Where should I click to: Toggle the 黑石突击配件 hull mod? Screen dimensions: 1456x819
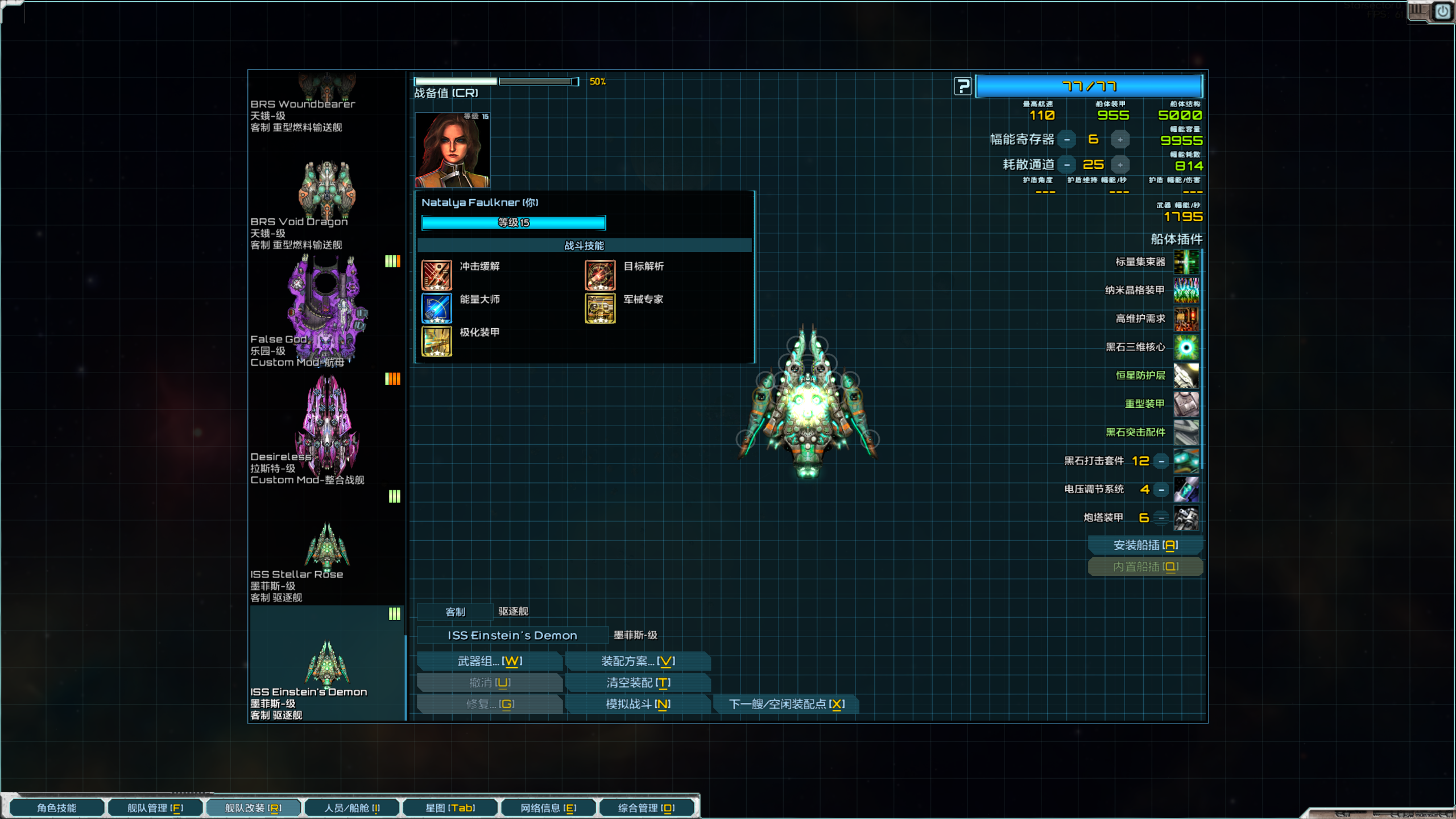pos(1186,433)
